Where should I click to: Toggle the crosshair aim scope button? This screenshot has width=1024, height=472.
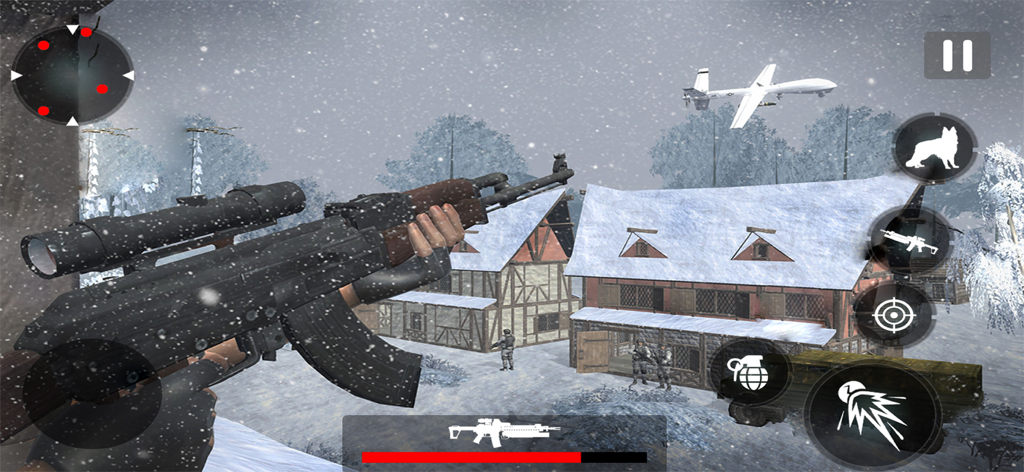coord(892,316)
